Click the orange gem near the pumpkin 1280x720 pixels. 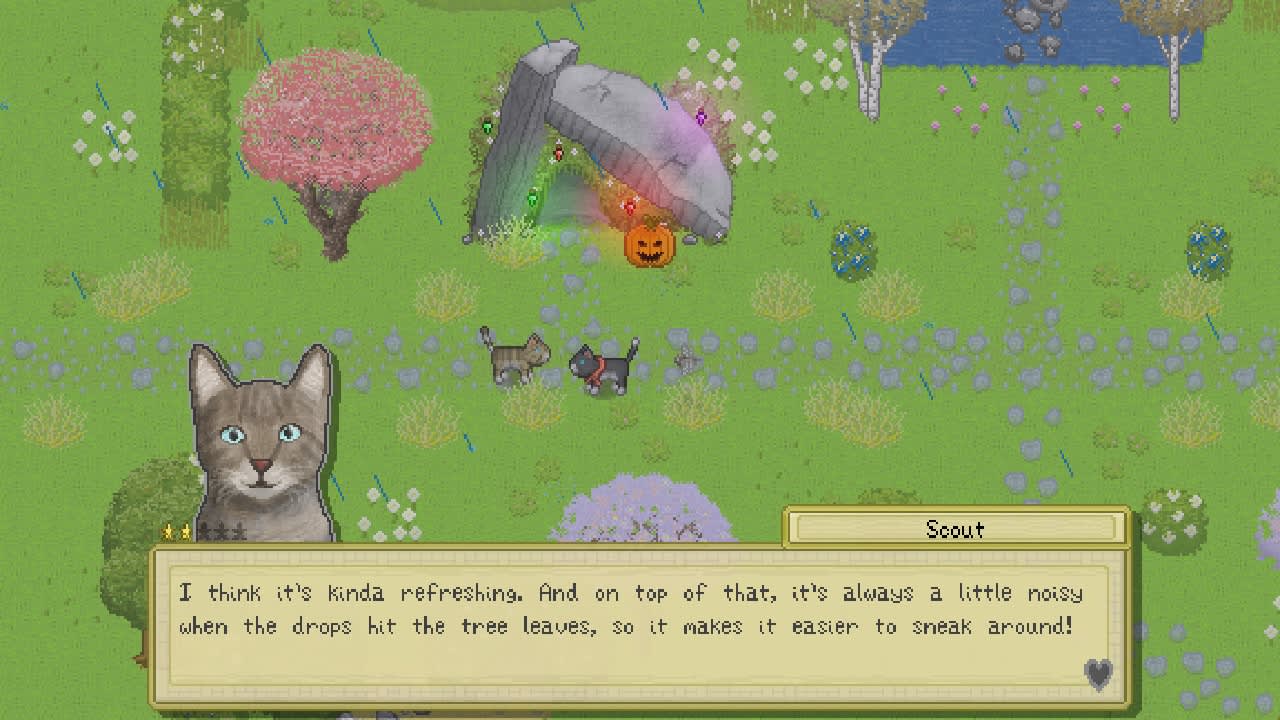(x=629, y=205)
